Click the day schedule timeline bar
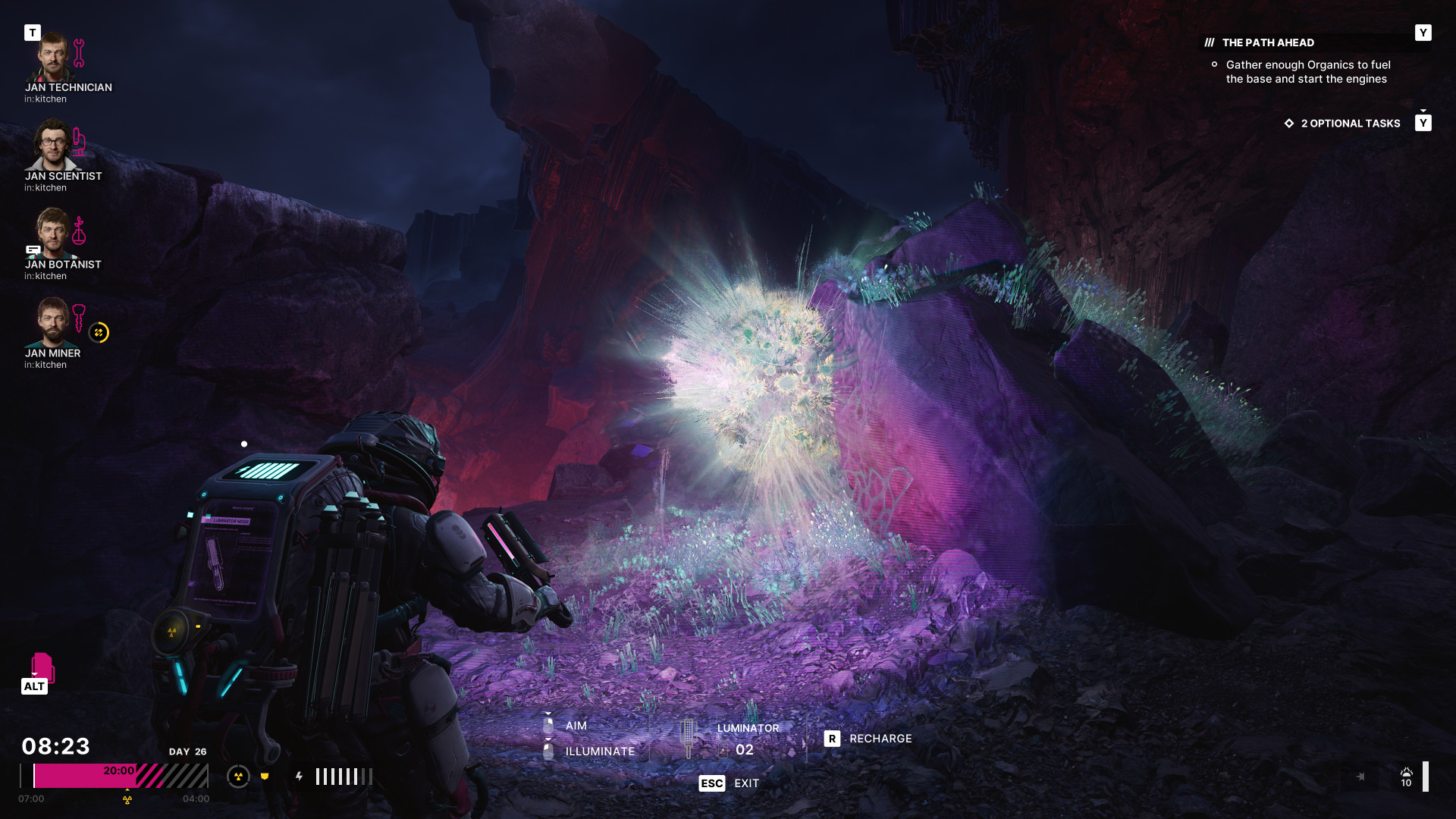The height and width of the screenshot is (819, 1456). (114, 777)
